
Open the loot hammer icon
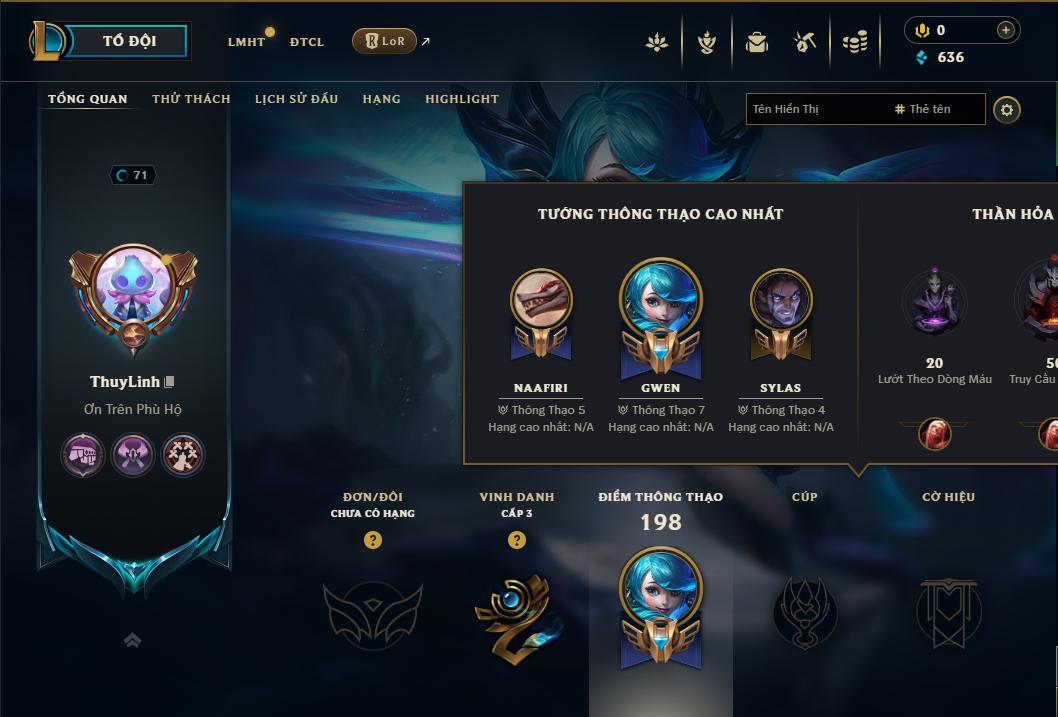click(x=805, y=42)
